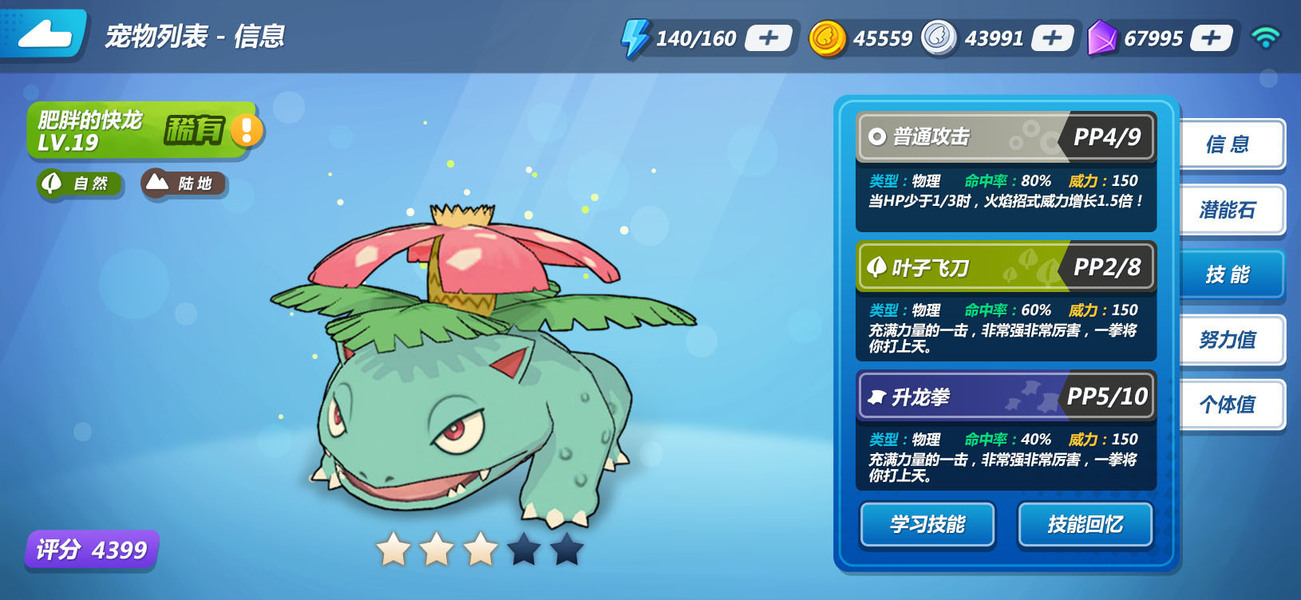
Task: Add more energy with the plus button
Action: click(768, 38)
